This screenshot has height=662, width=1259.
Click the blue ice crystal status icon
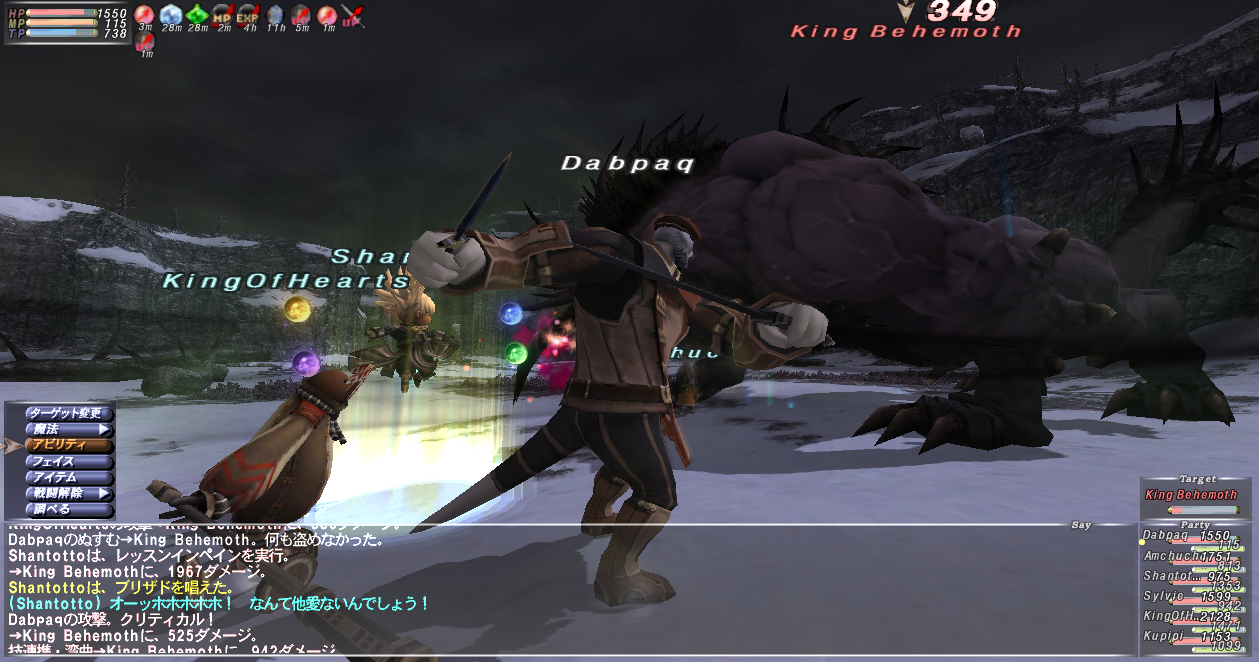pos(171,15)
